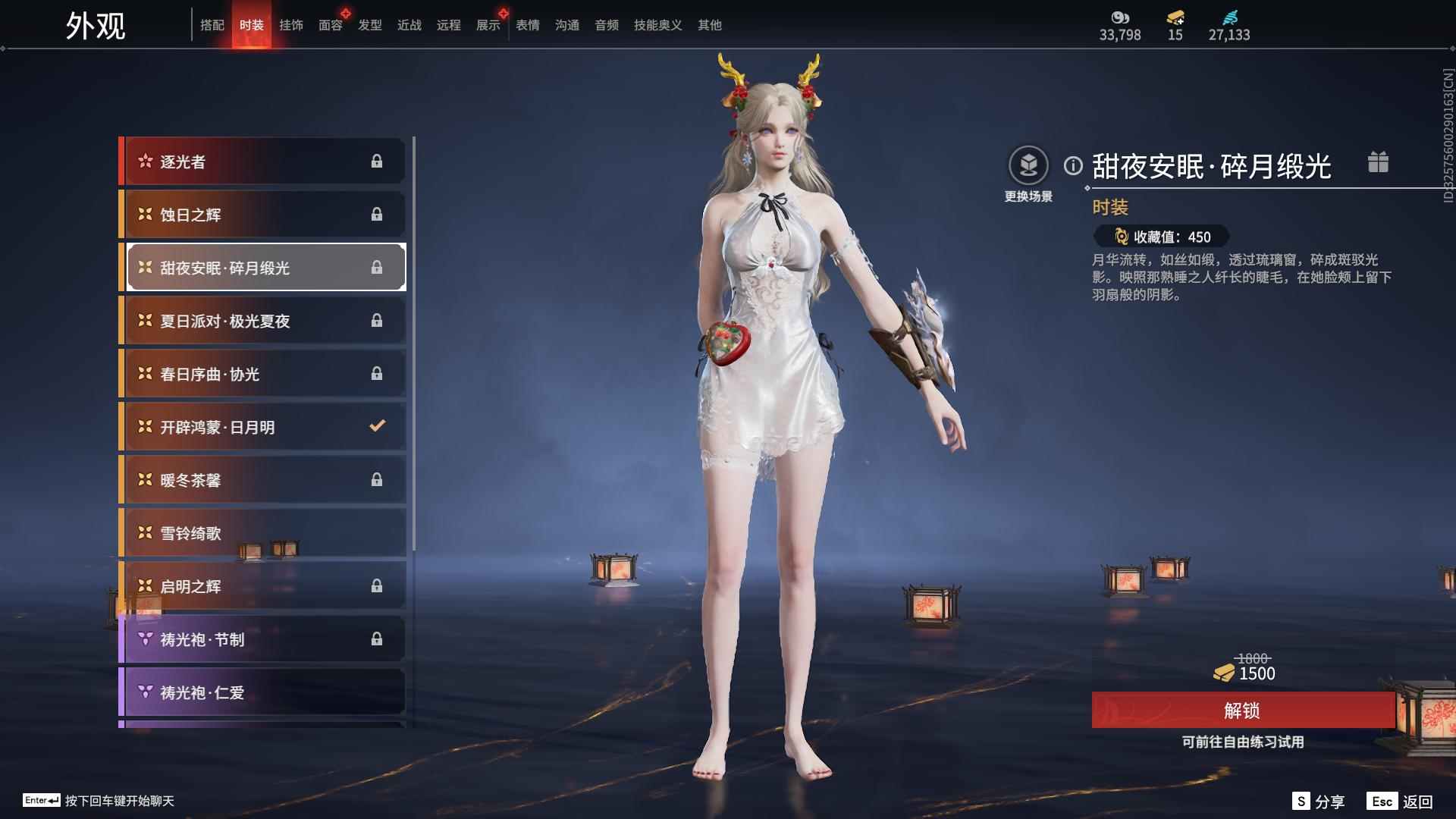Screen dimensions: 1456x819
Task: Open the 音频 tab
Action: coord(606,24)
